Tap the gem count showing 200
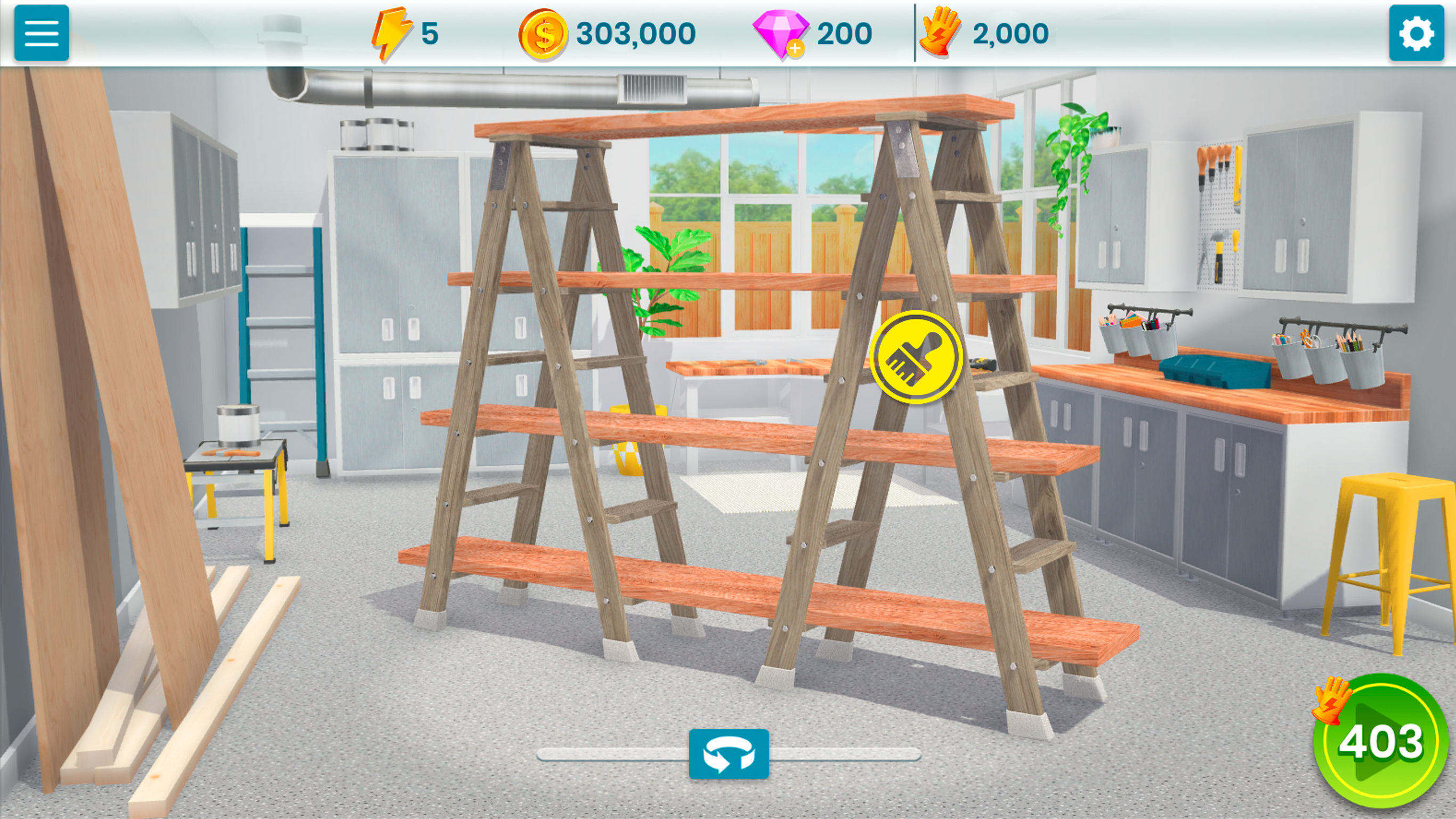Screen dimensions: 1456x819 [846, 33]
